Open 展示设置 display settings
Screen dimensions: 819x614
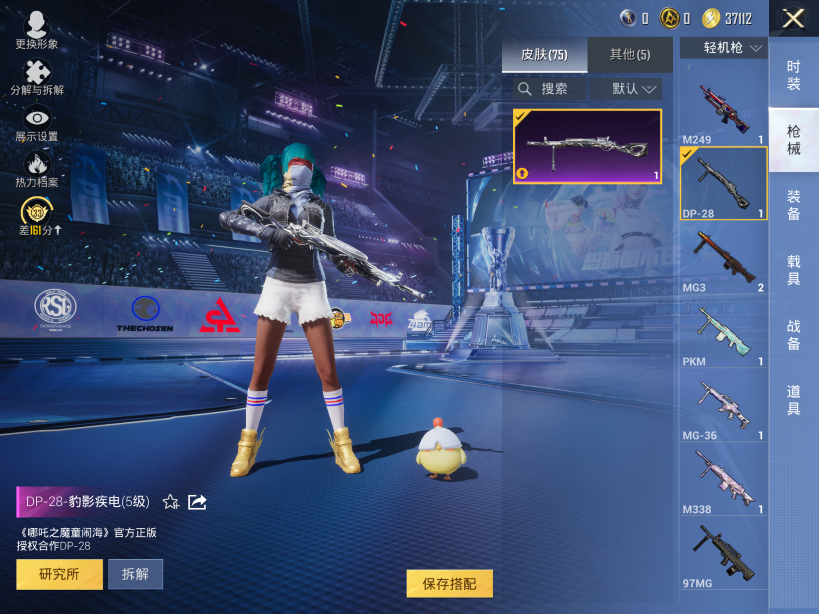(36, 124)
